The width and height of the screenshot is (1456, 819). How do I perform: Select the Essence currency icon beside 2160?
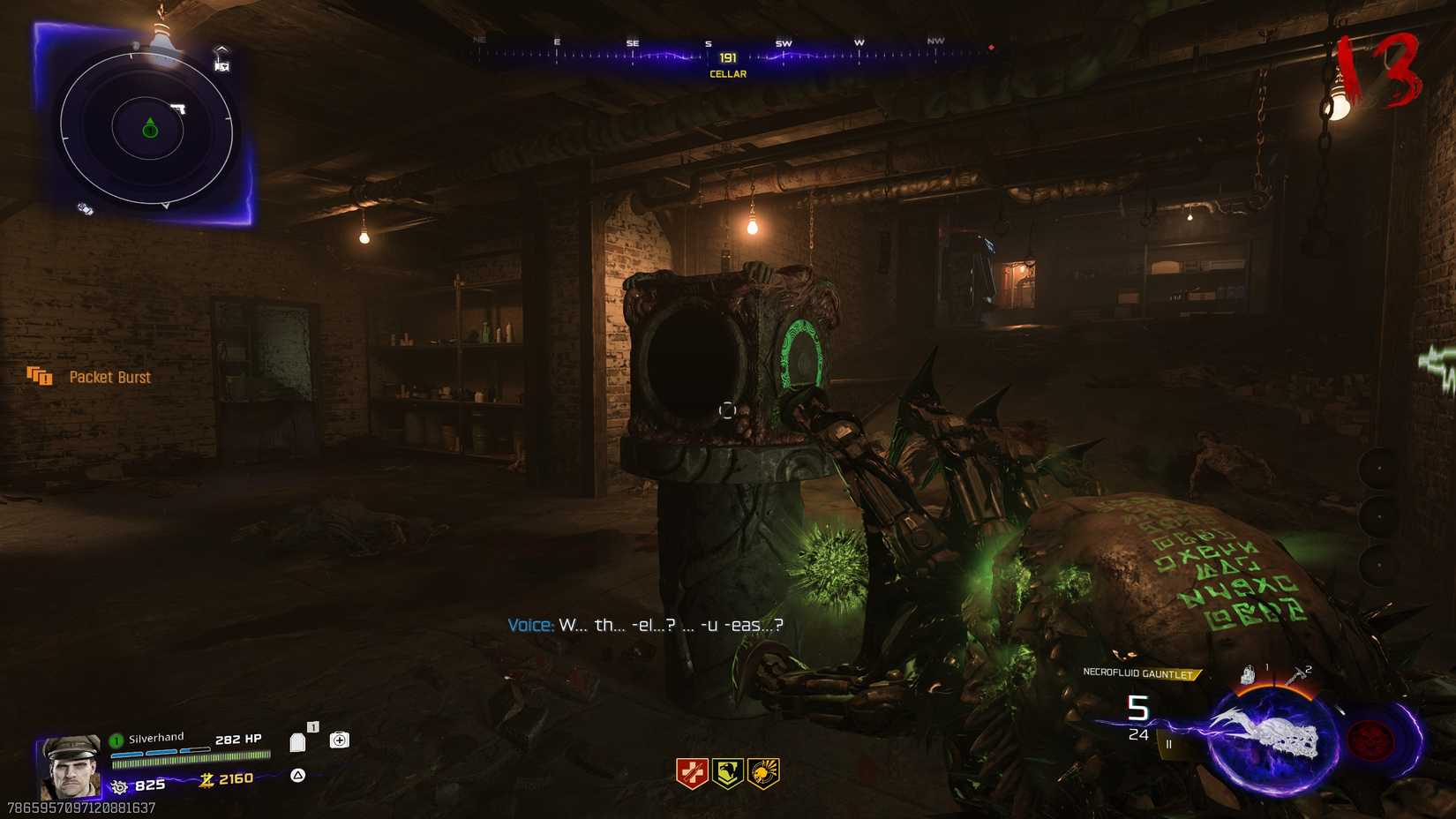[x=206, y=778]
